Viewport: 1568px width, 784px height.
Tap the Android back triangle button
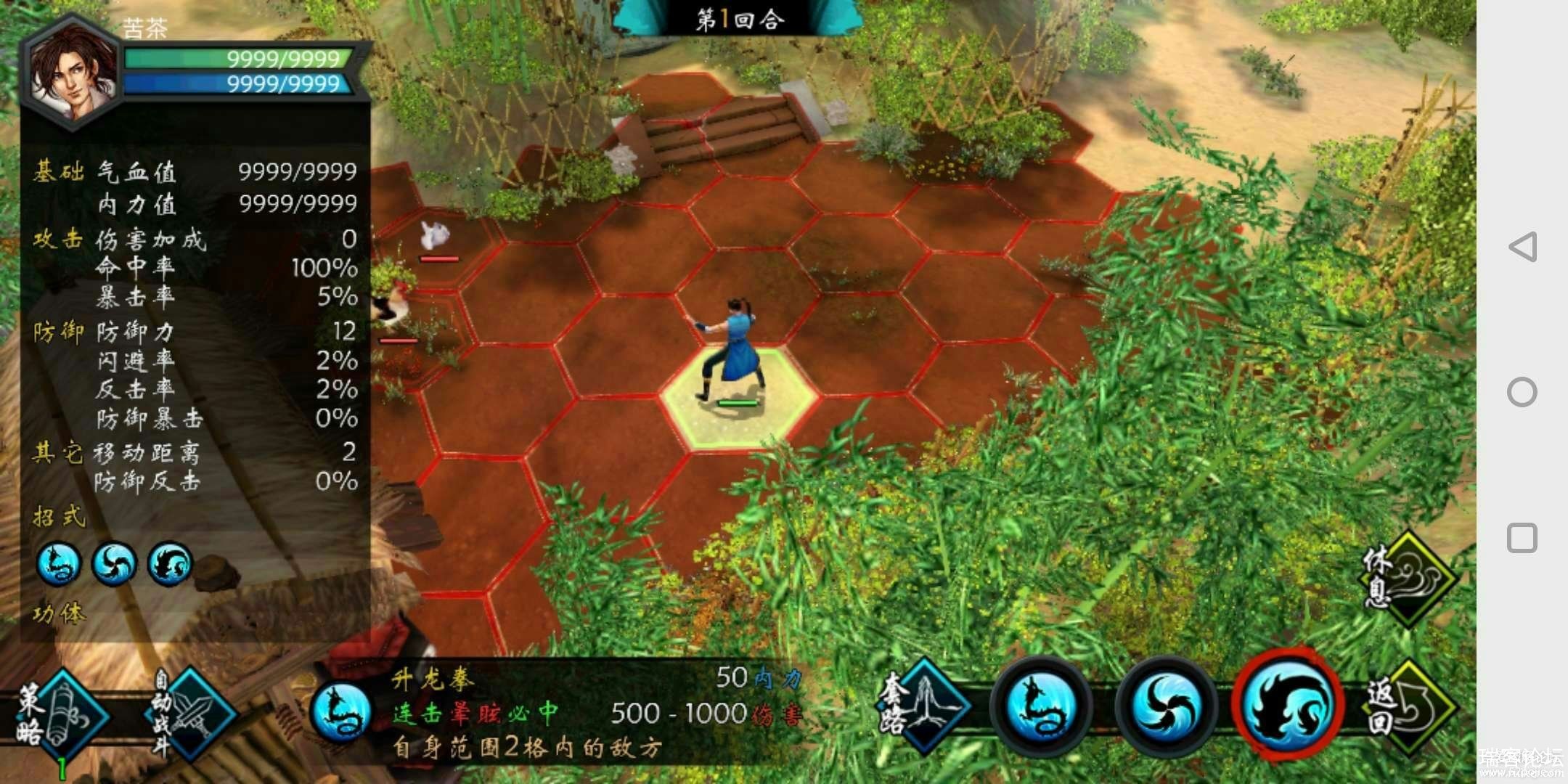tap(1522, 247)
